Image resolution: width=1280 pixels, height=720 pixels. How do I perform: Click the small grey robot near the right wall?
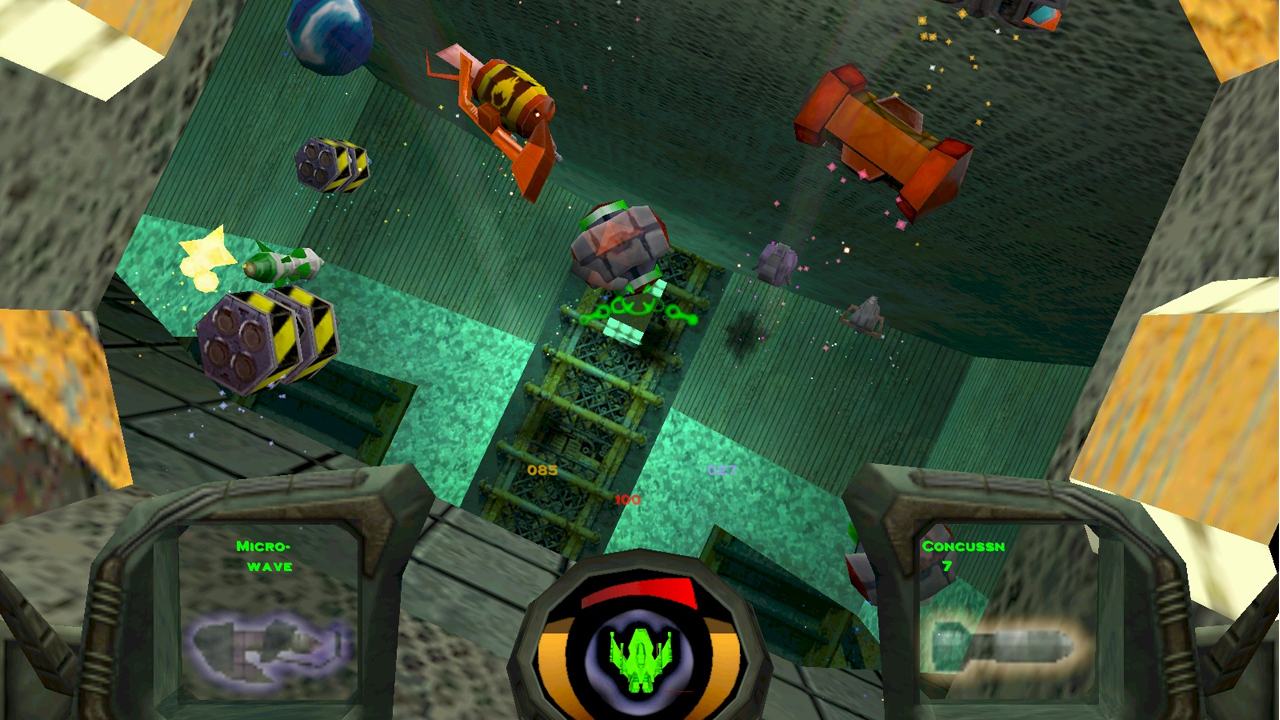865,313
